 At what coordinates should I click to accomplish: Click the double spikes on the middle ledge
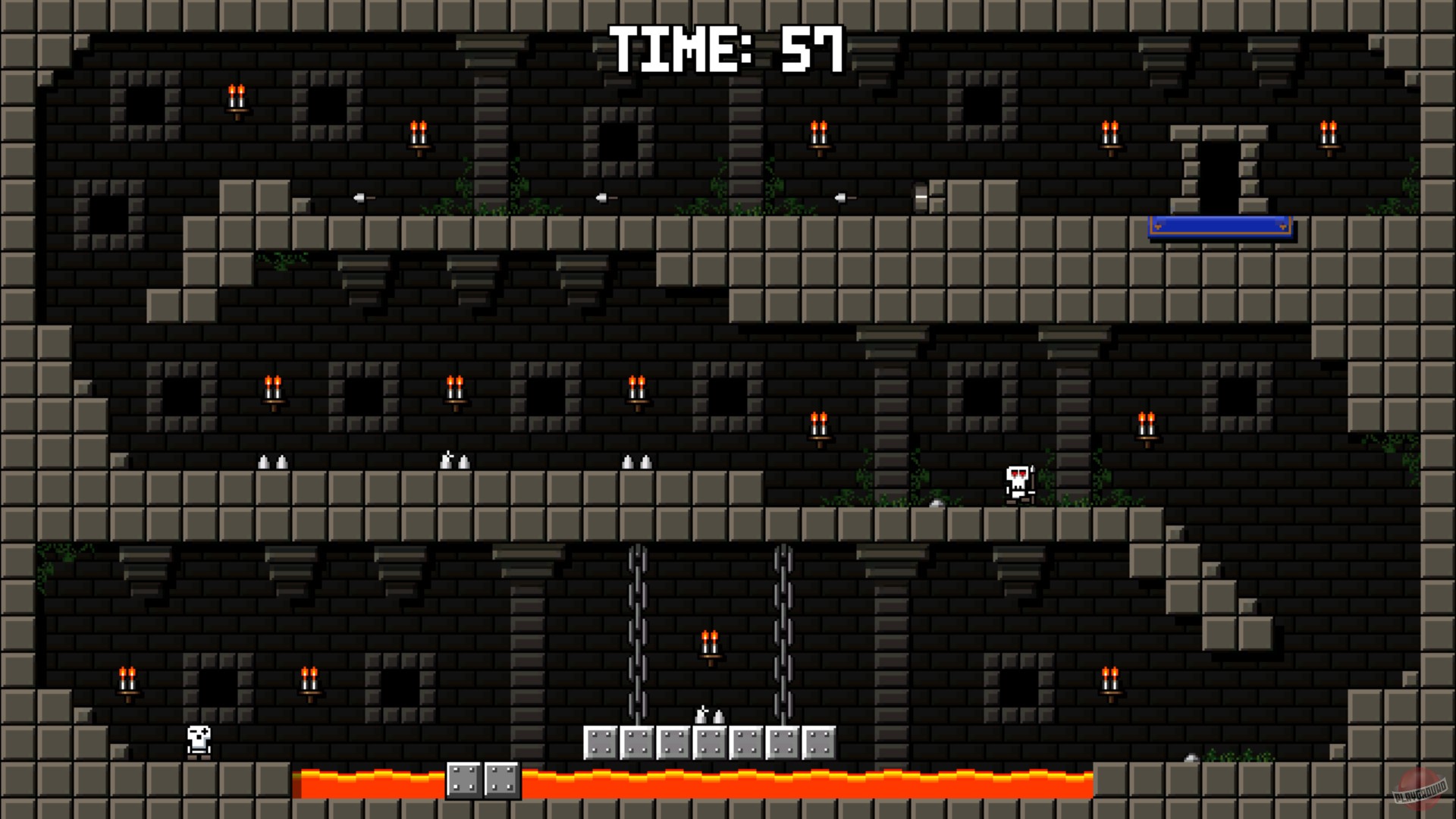(275, 460)
